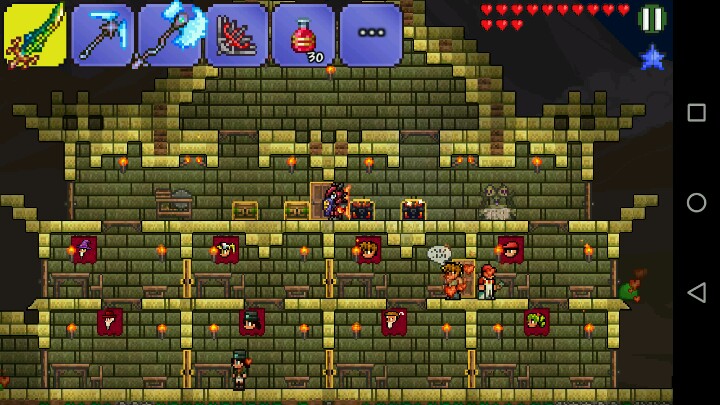Viewport: 720px width, 405px height.
Task: Open the inventory with the three-dots button
Action: pyautogui.click(x=370, y=35)
